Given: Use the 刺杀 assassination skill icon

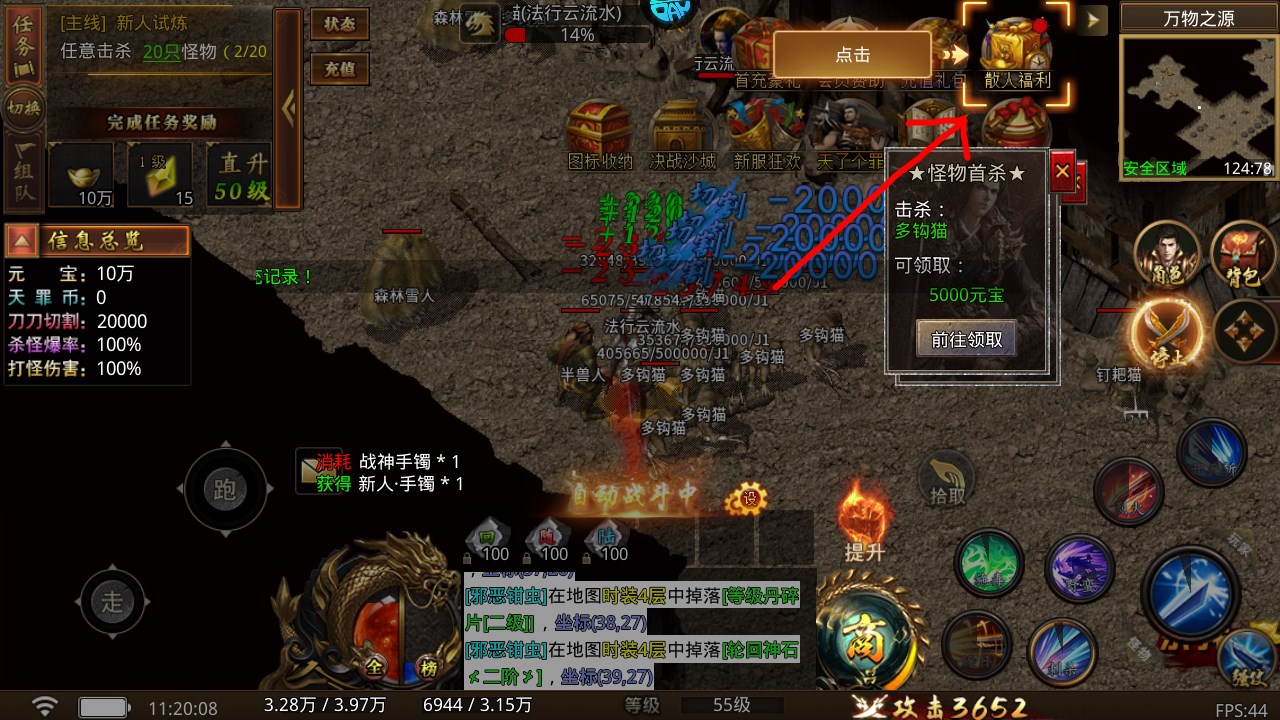Looking at the screenshot, I should pos(1060,650).
